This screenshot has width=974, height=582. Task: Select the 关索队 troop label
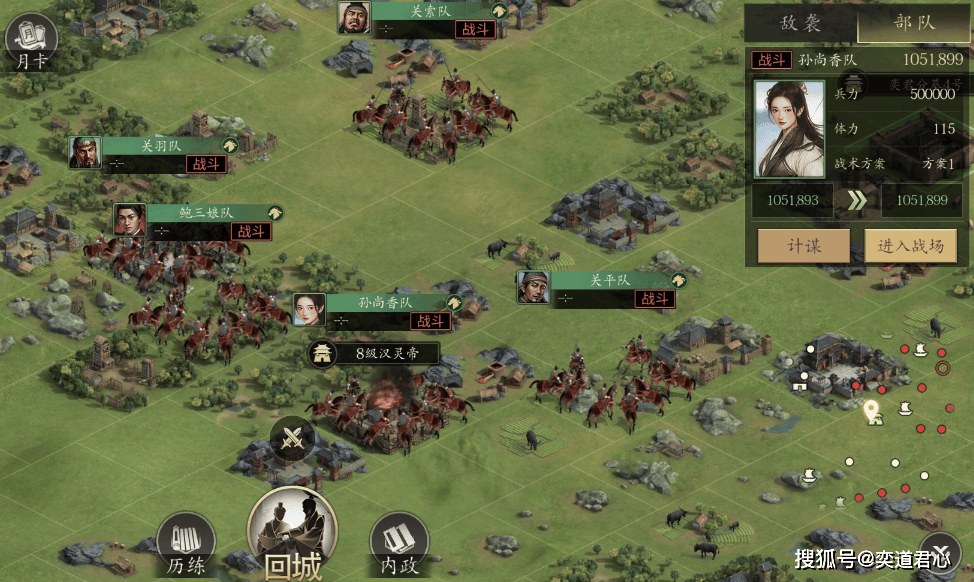435,13
